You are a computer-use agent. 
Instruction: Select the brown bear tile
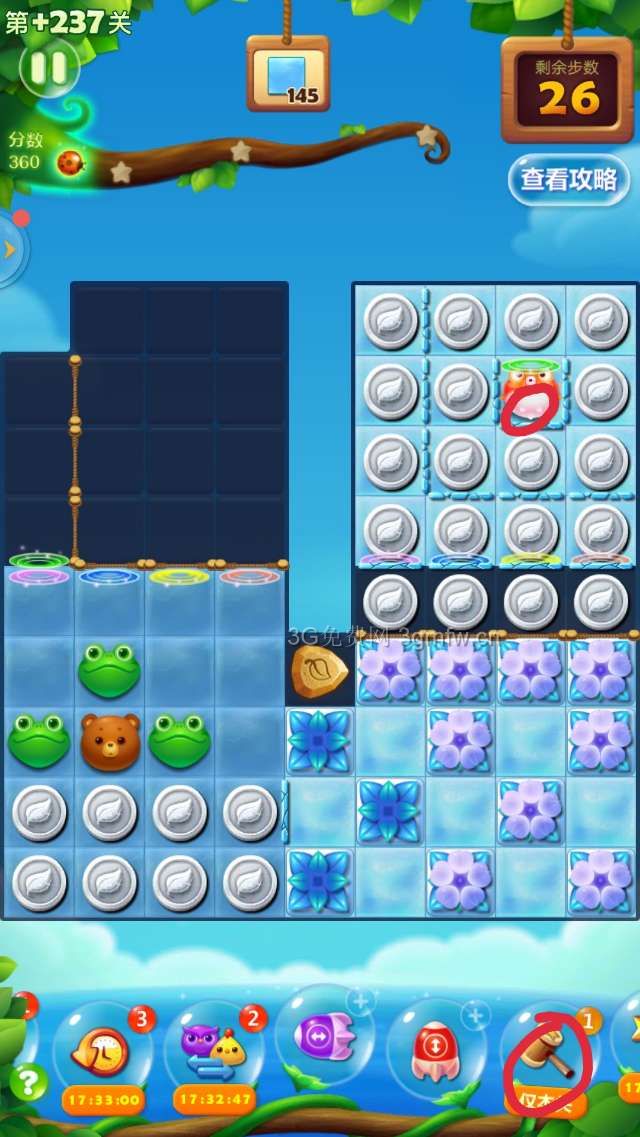click(110, 741)
